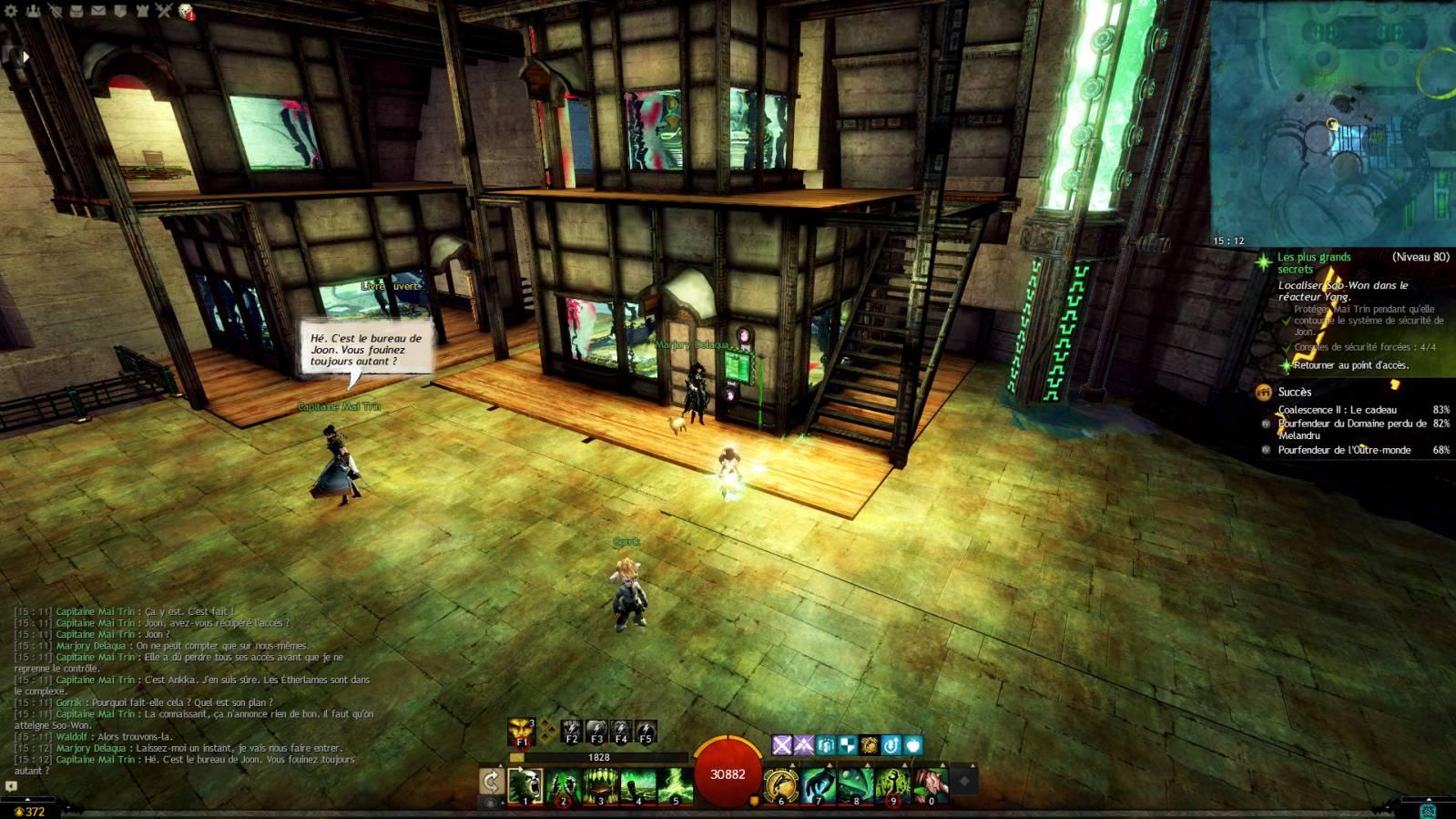Open the 'Pourfendeur de l'Outre-monde' achievement
The width and height of the screenshot is (1456, 819).
(x=1344, y=450)
